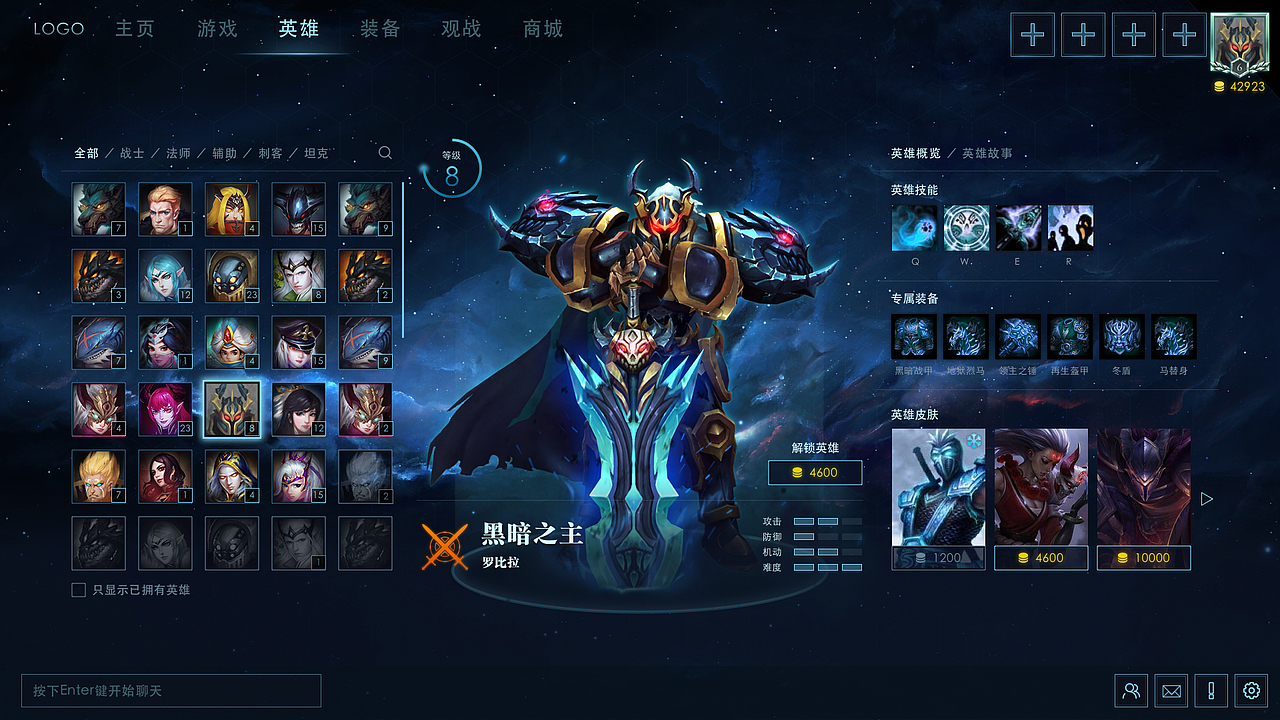The width and height of the screenshot is (1280, 720).
Task: Check mail via the envelope icon
Action: click(x=1171, y=691)
